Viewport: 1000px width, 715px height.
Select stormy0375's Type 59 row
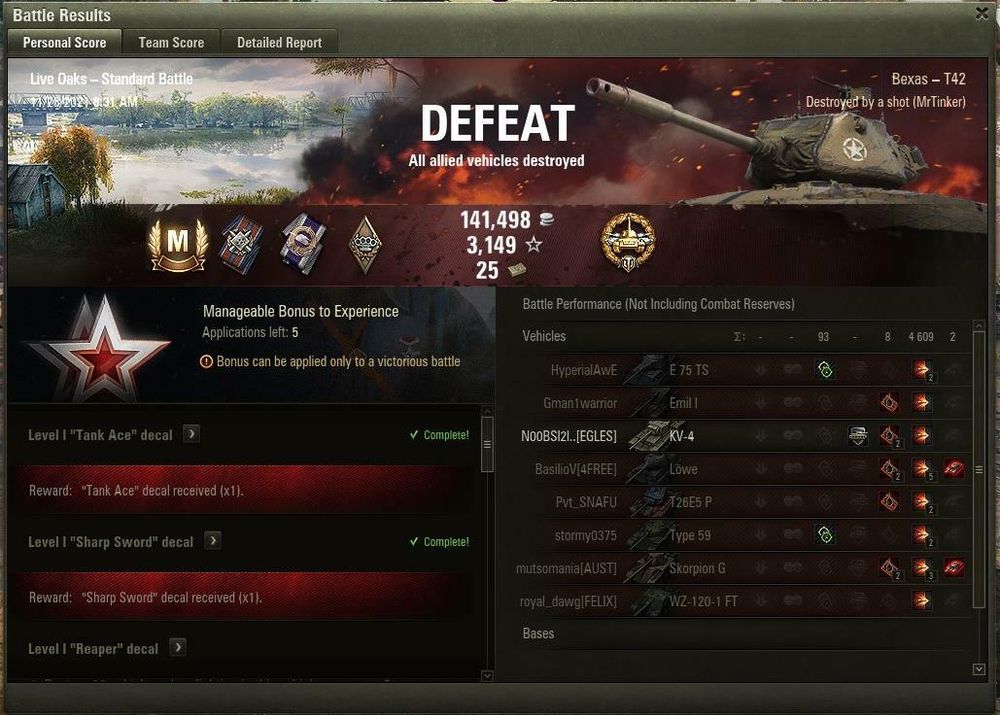(690, 535)
